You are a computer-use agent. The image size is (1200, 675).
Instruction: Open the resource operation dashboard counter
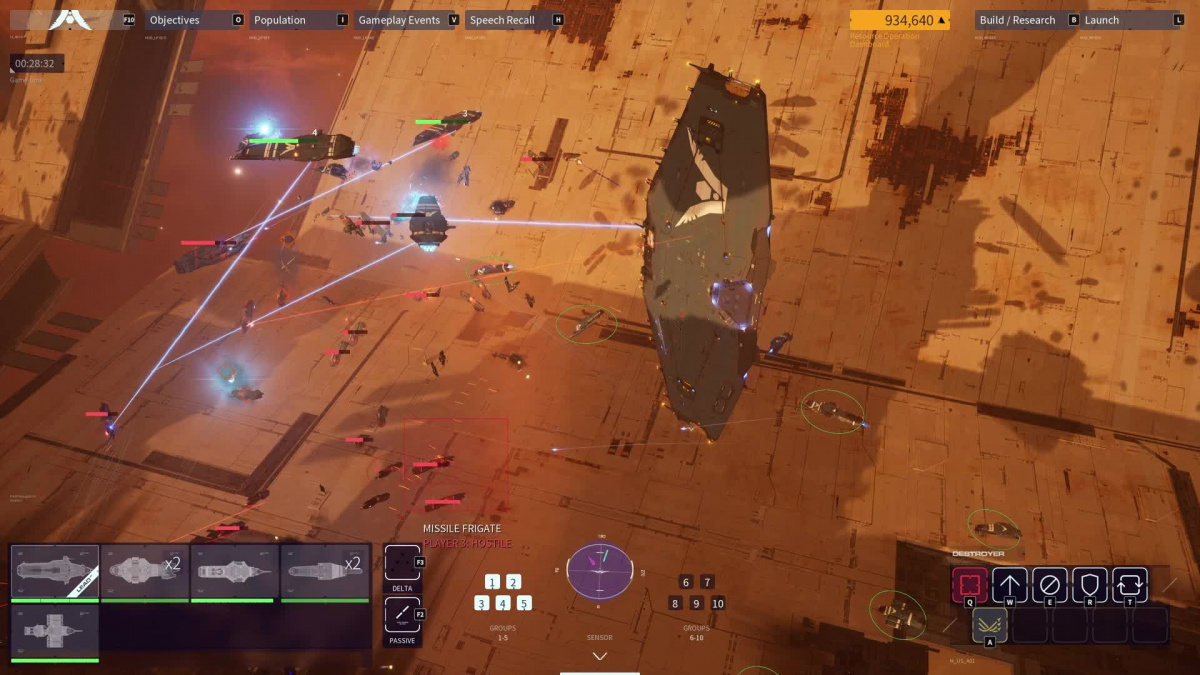899,20
